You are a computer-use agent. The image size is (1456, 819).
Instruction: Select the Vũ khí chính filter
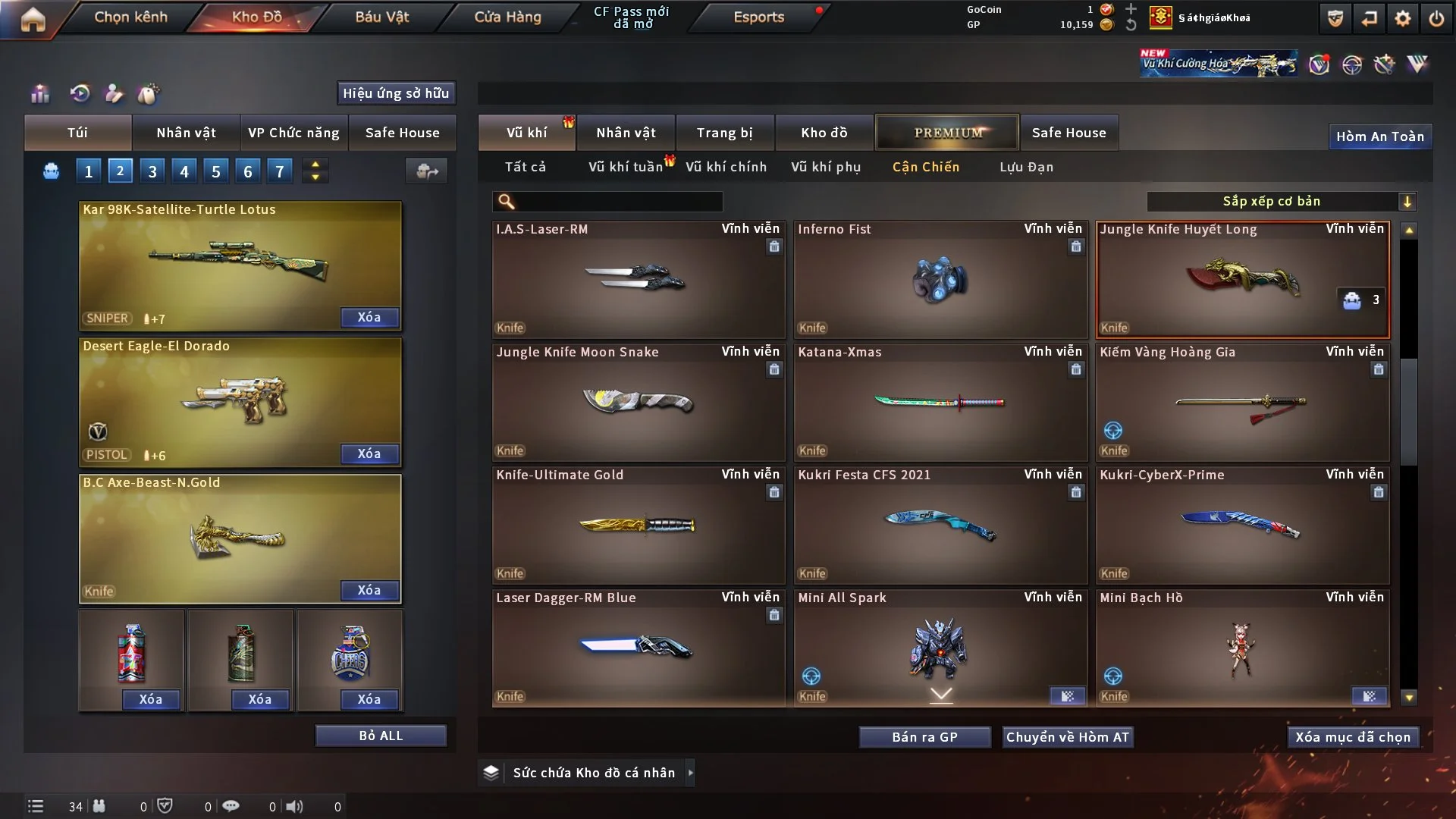[726, 167]
